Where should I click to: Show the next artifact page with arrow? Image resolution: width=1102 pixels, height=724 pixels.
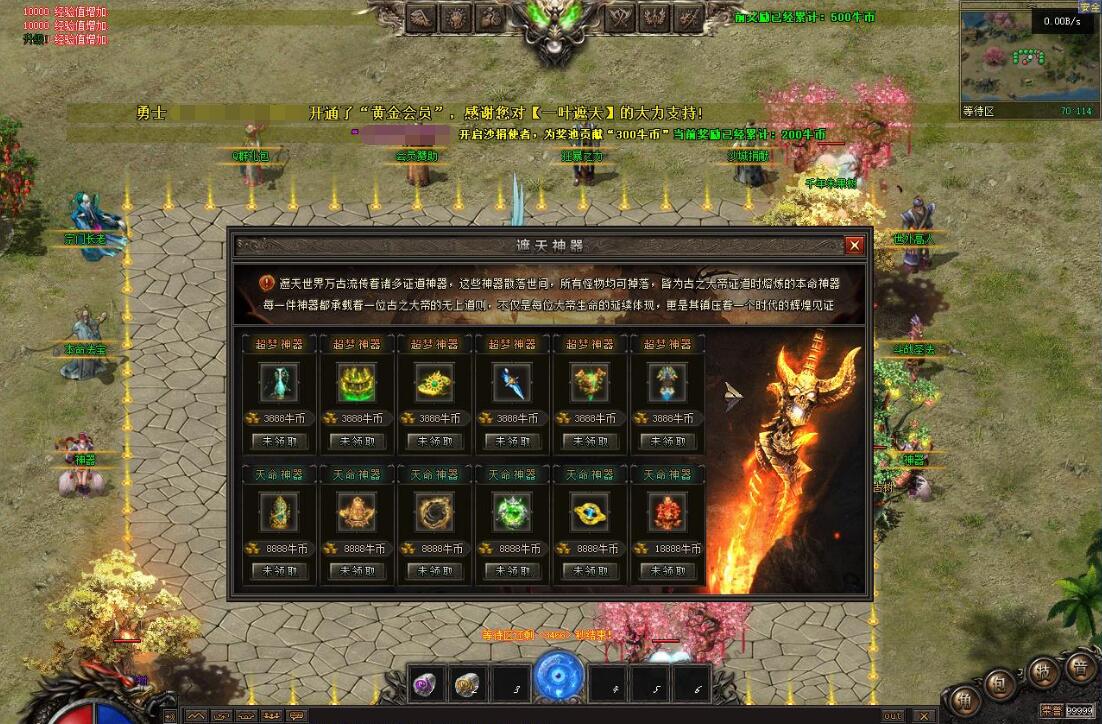[x=735, y=397]
